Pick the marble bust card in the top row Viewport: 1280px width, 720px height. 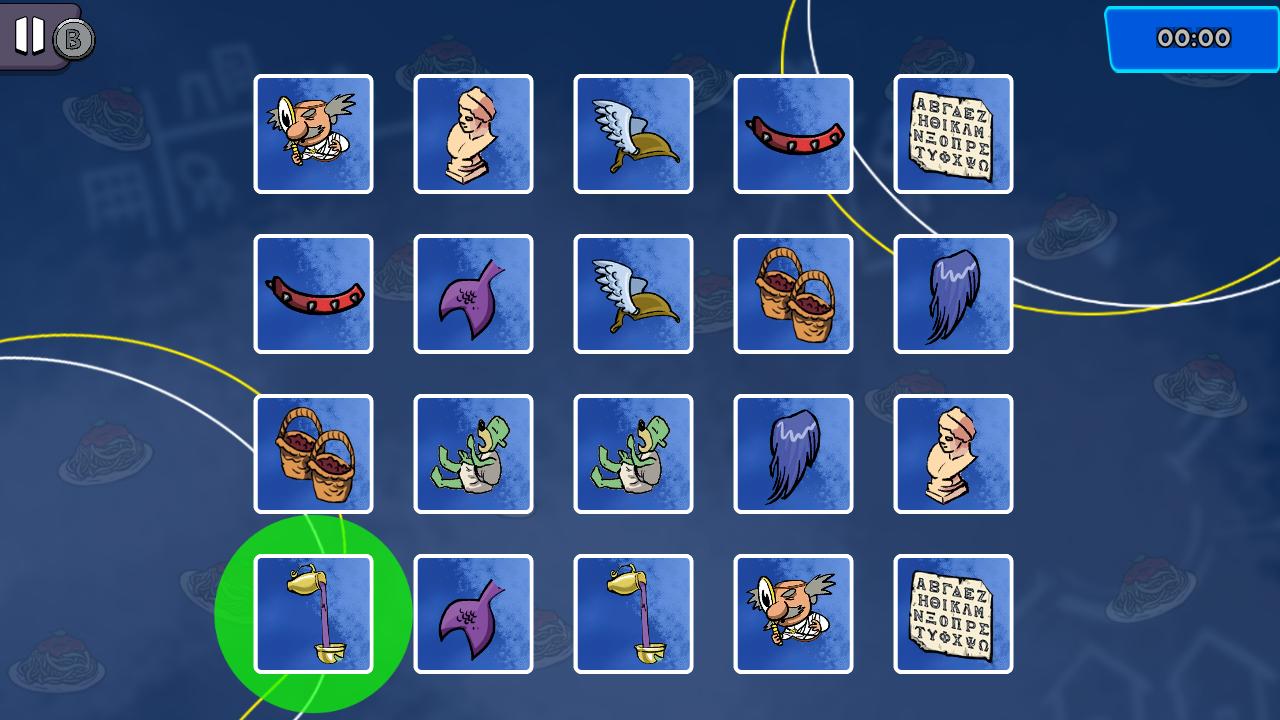[x=473, y=133]
